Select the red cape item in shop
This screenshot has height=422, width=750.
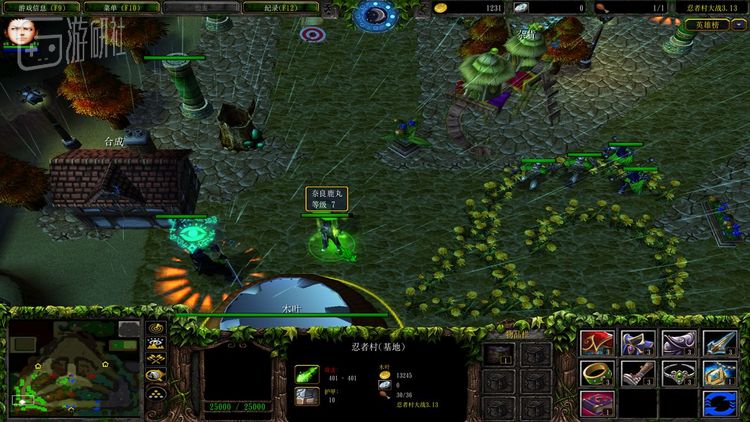point(597,343)
